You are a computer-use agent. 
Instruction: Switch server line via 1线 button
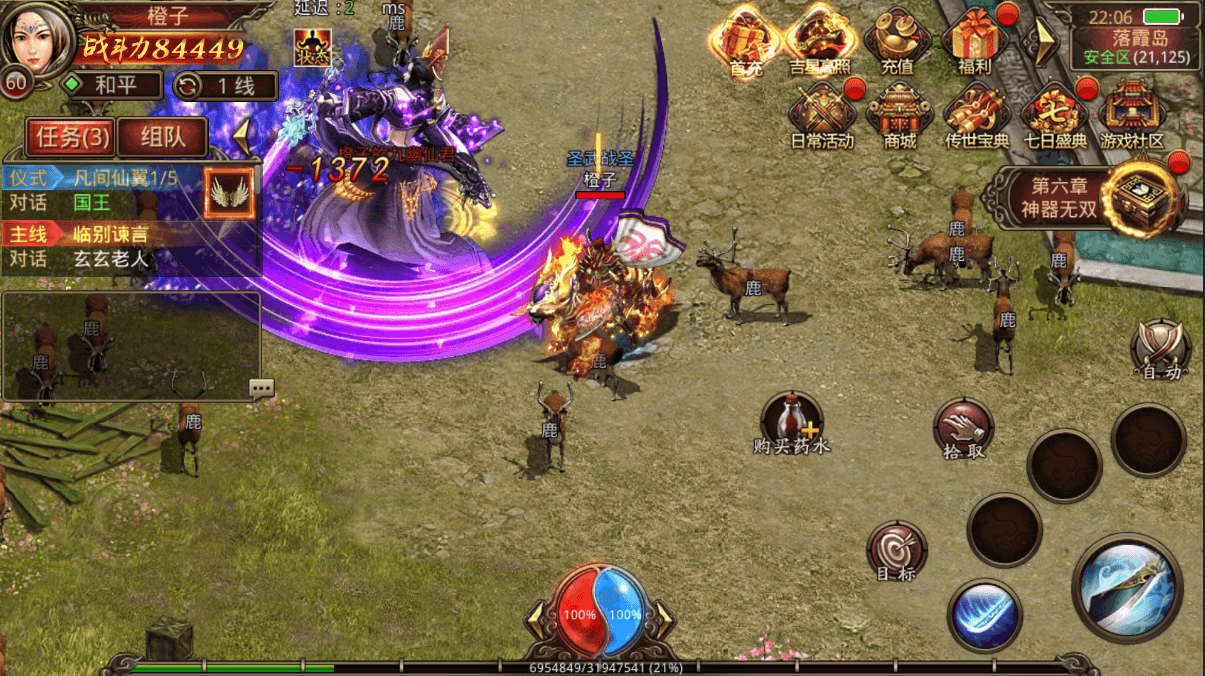click(x=226, y=85)
